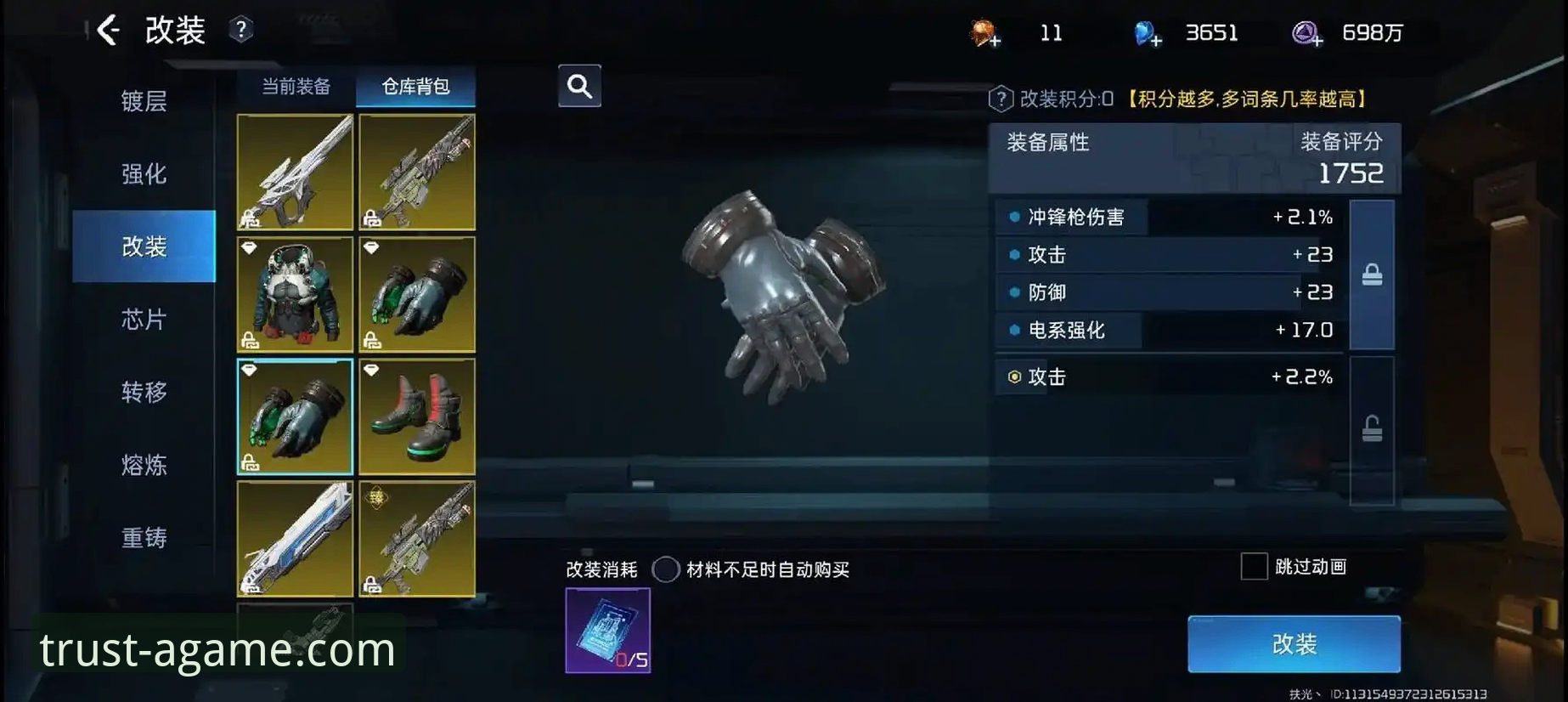
Task: Open the magnifying glass search
Action: click(579, 86)
